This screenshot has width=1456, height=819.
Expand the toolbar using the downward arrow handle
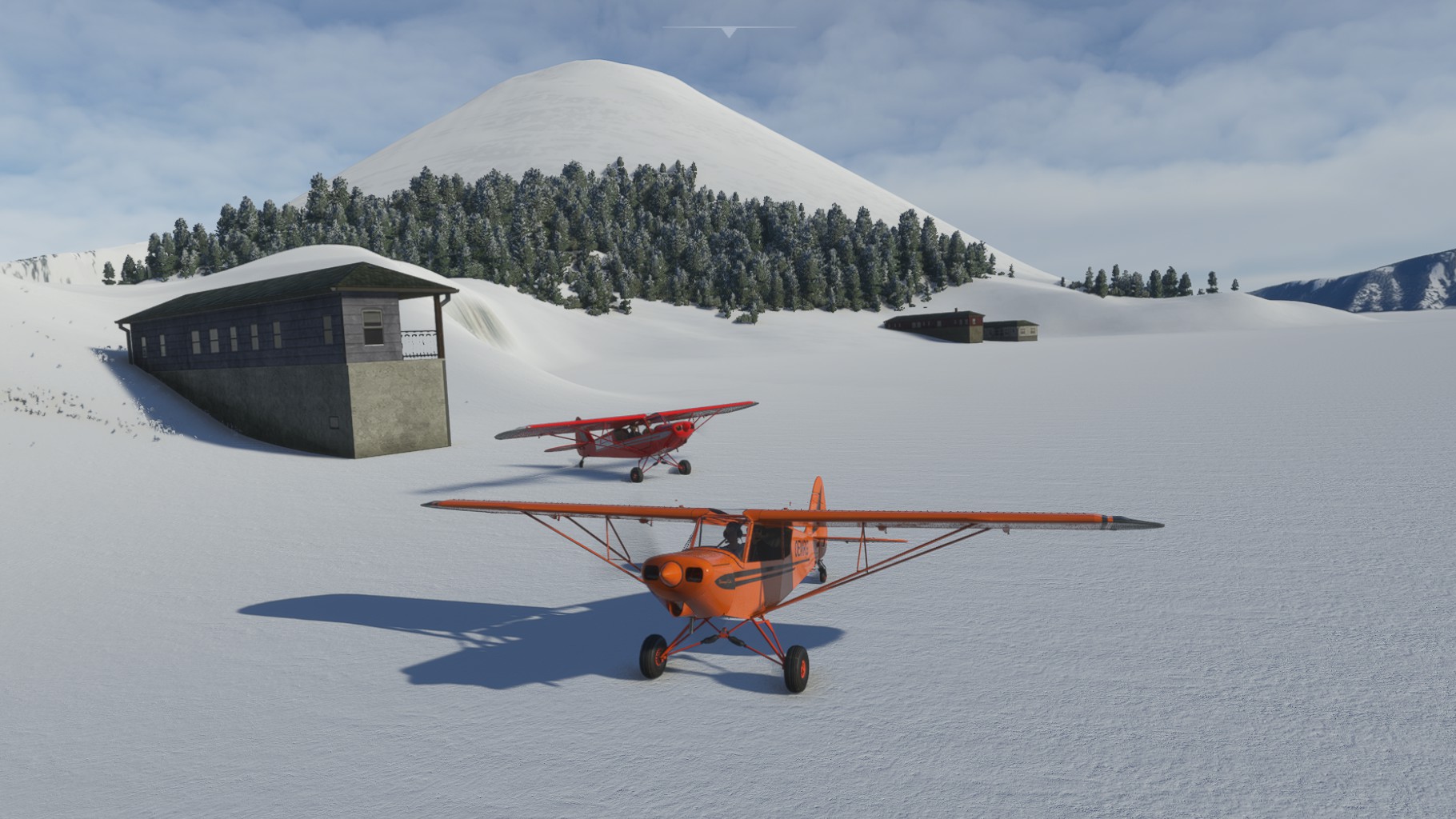coord(728,32)
